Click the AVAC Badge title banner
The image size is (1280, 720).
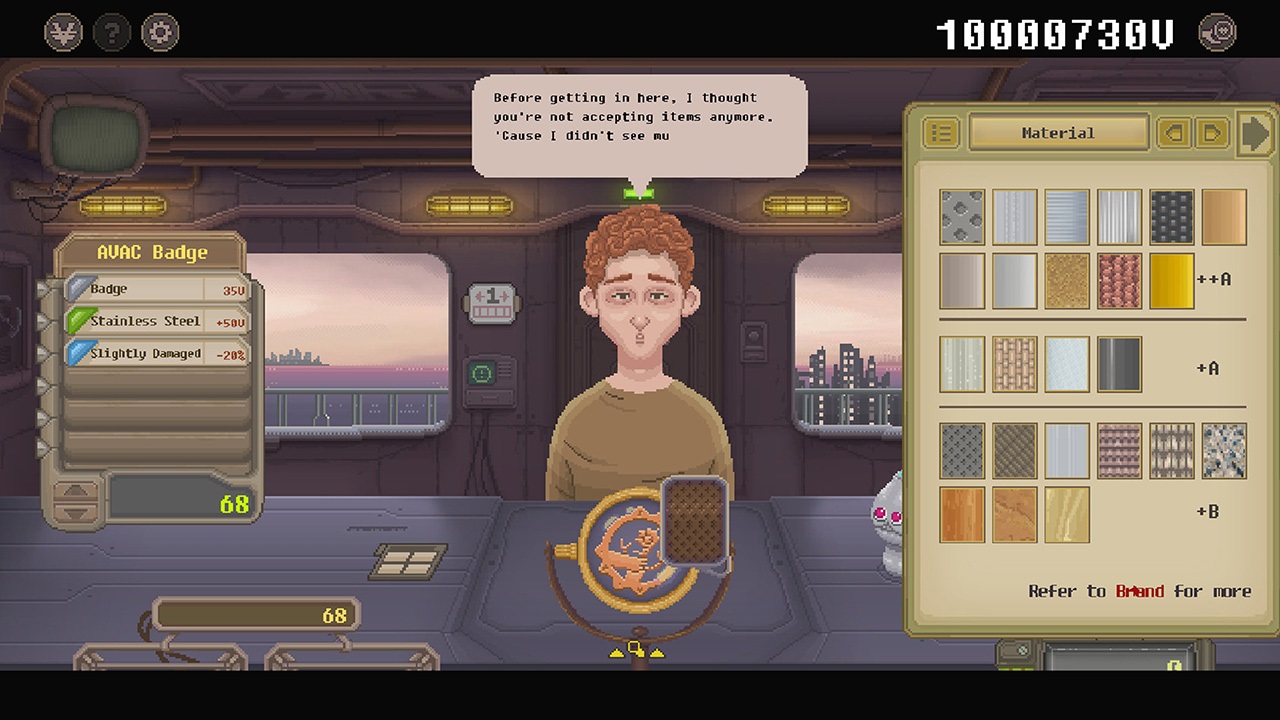click(151, 252)
